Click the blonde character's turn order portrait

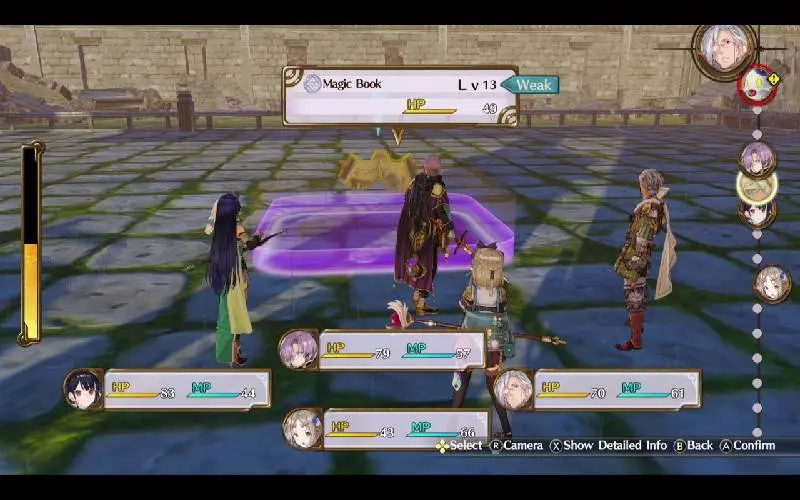(771, 283)
